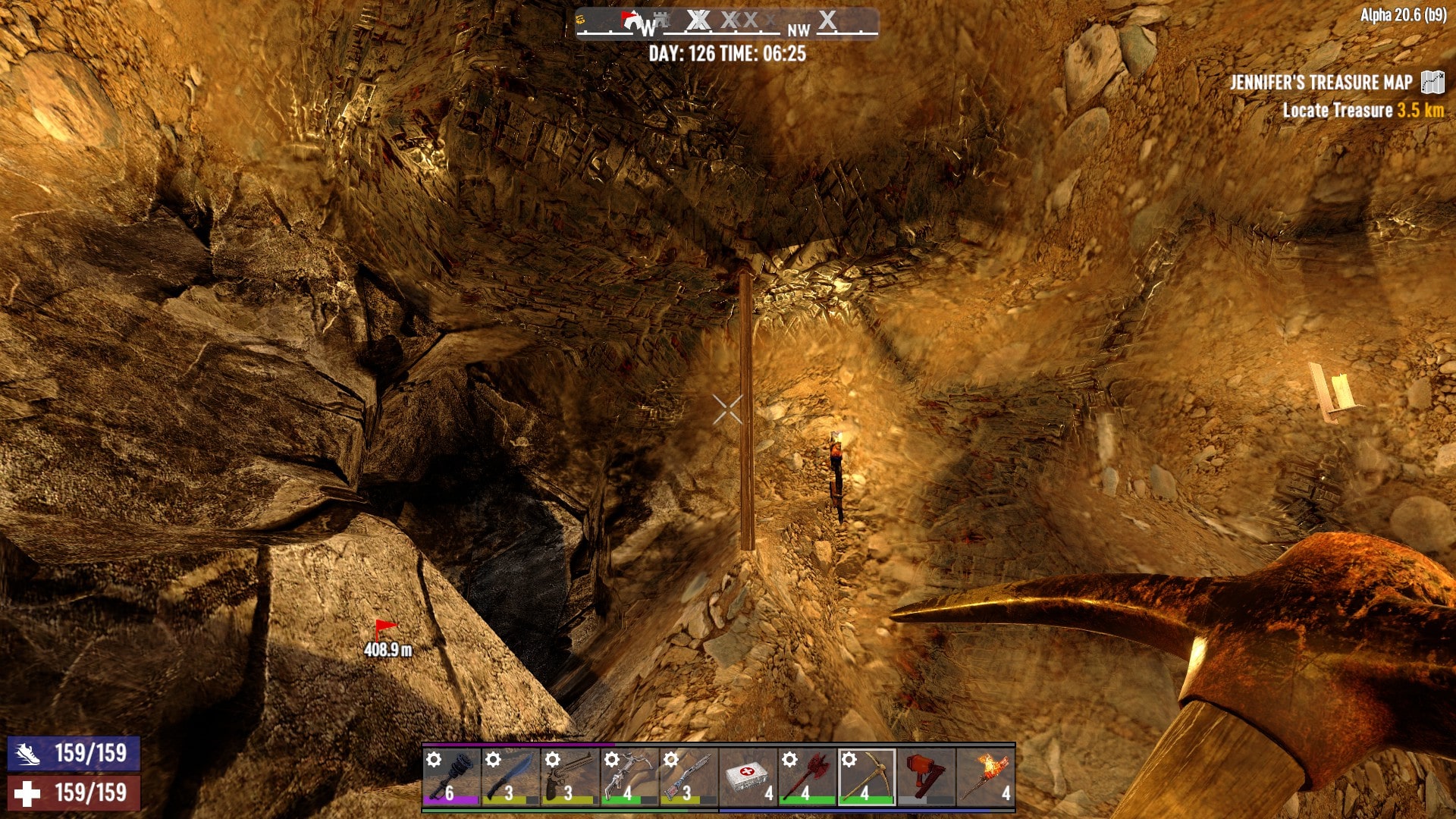Viewport: 1456px width, 819px height.
Task: Equip the burning torch from the hotbar
Action: tap(985, 777)
